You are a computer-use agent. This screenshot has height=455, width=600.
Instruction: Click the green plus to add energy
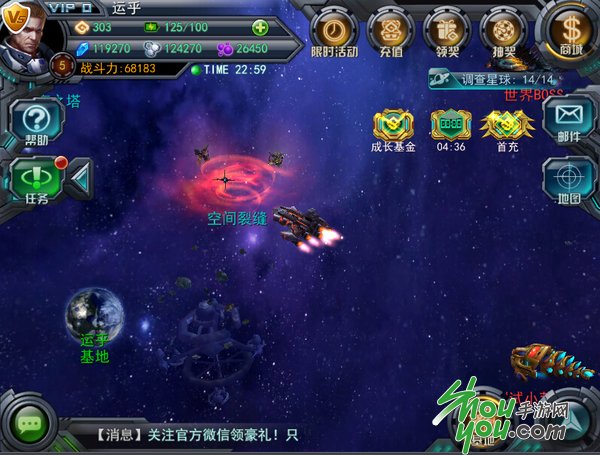pyautogui.click(x=260, y=27)
